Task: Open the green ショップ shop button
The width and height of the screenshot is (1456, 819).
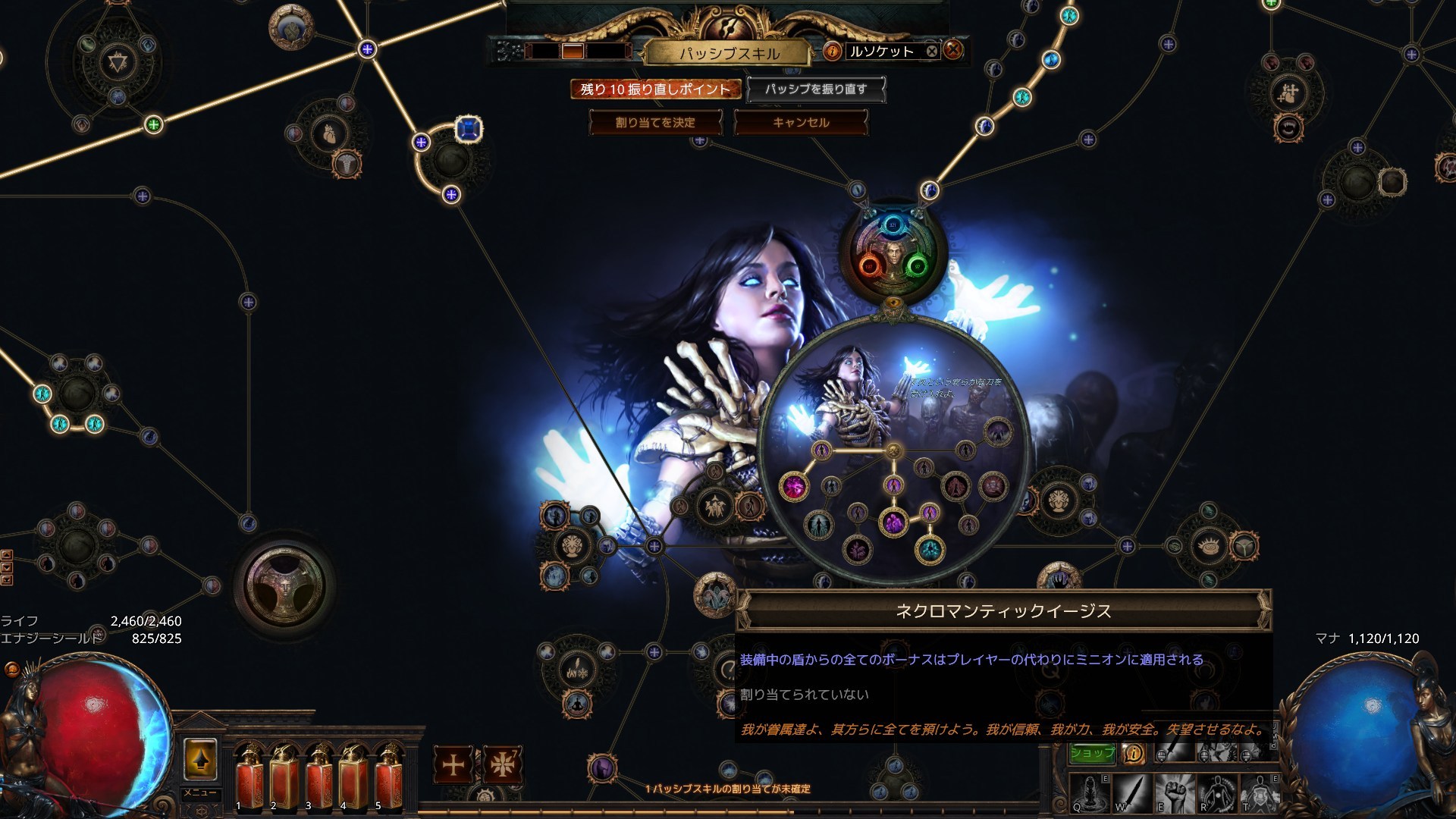Action: click(1093, 752)
